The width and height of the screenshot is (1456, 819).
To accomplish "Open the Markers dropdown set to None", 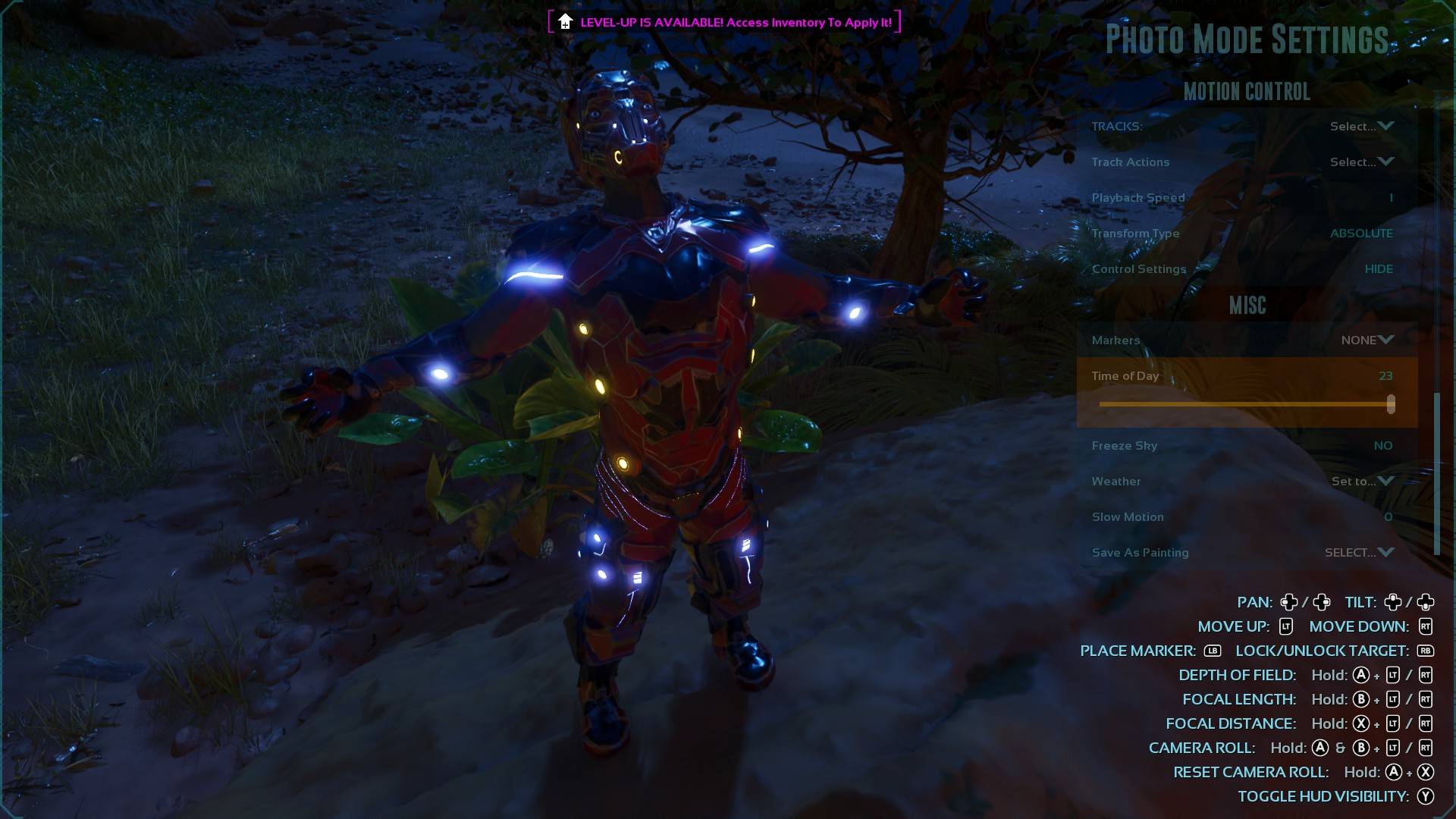I will point(1367,340).
